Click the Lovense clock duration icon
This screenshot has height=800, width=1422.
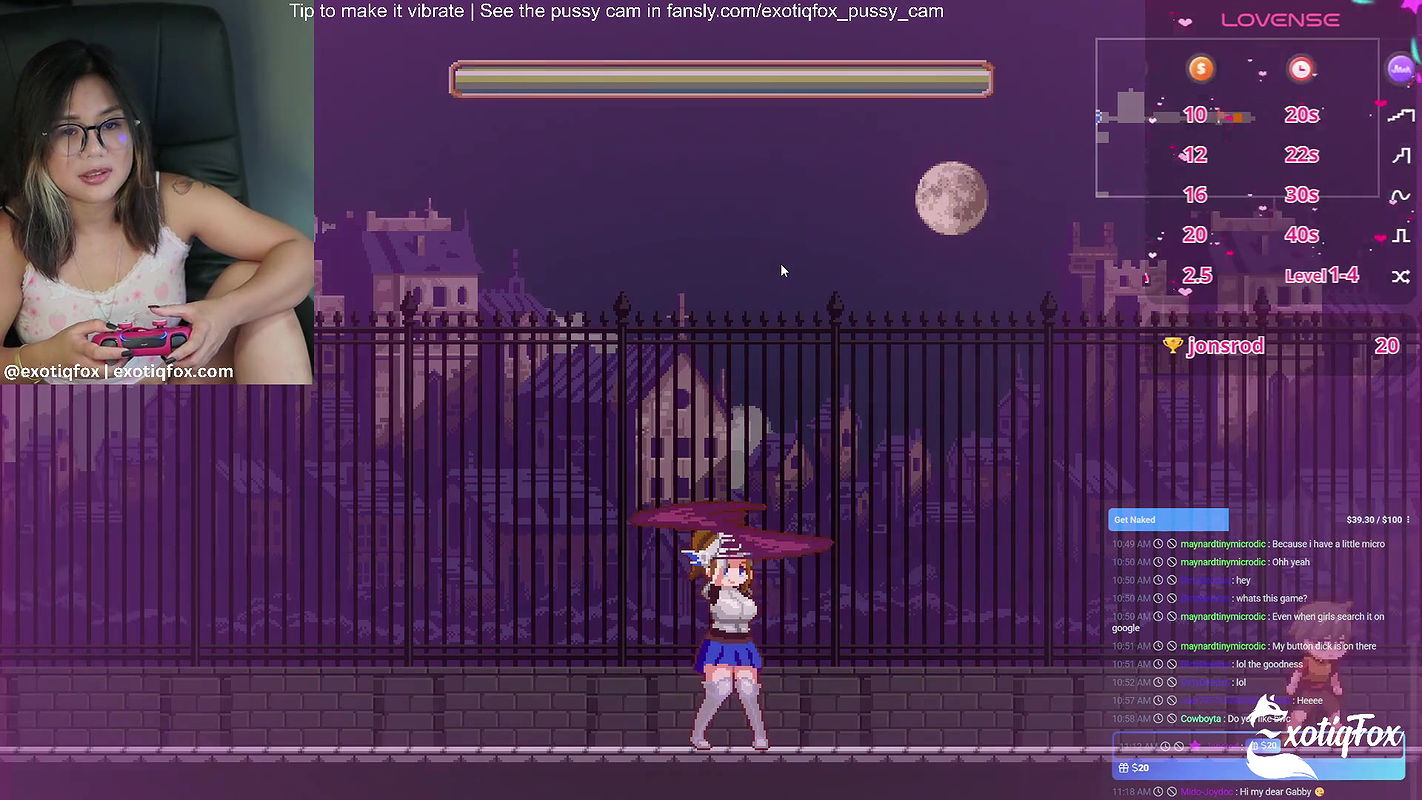[1301, 68]
